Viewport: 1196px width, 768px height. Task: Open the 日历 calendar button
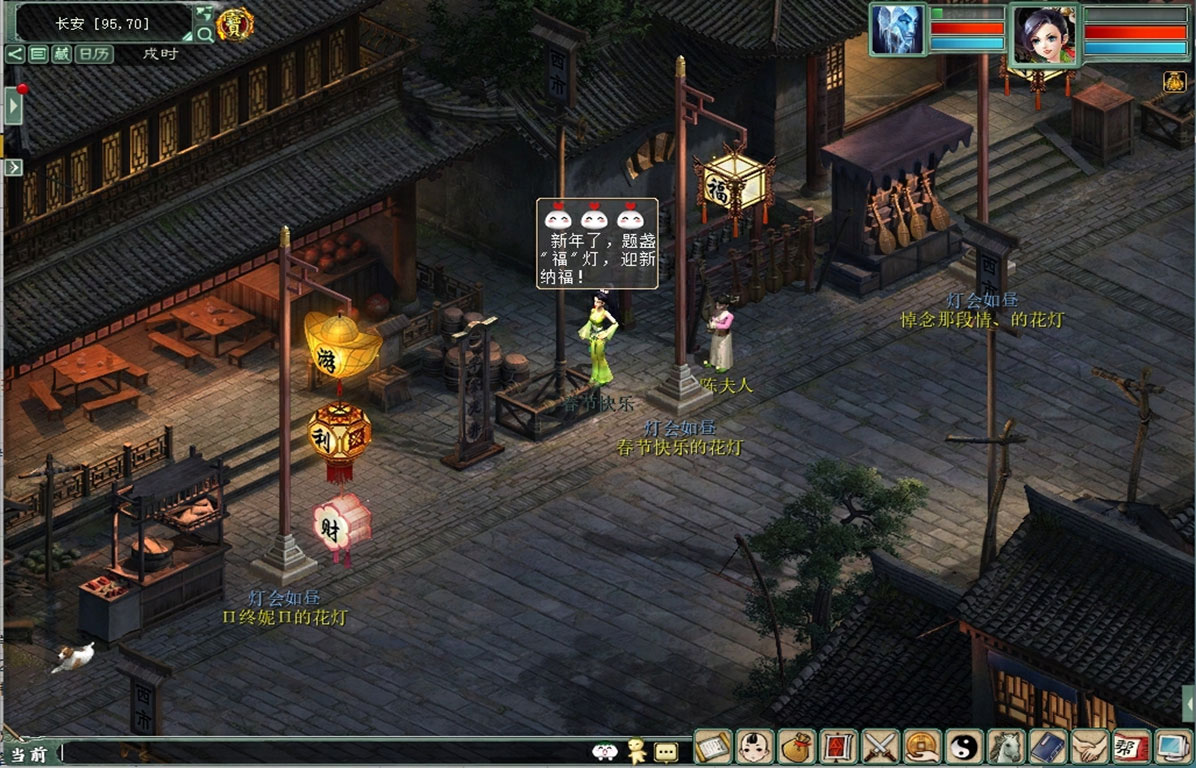click(x=94, y=54)
